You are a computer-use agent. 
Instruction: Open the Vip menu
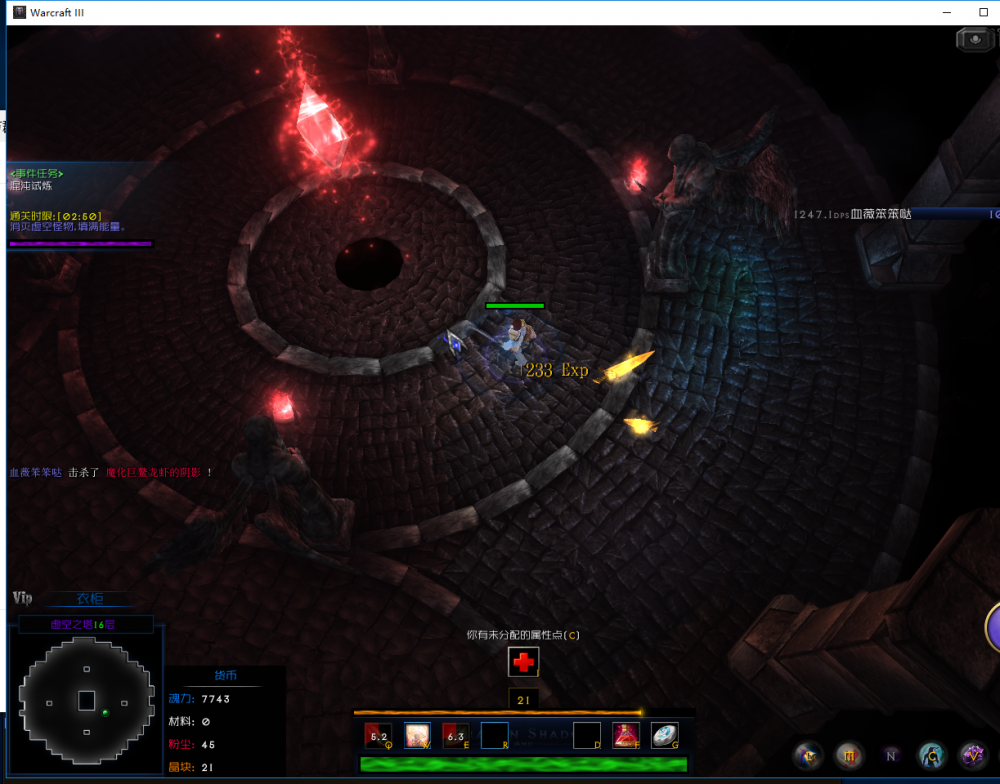click(x=23, y=598)
